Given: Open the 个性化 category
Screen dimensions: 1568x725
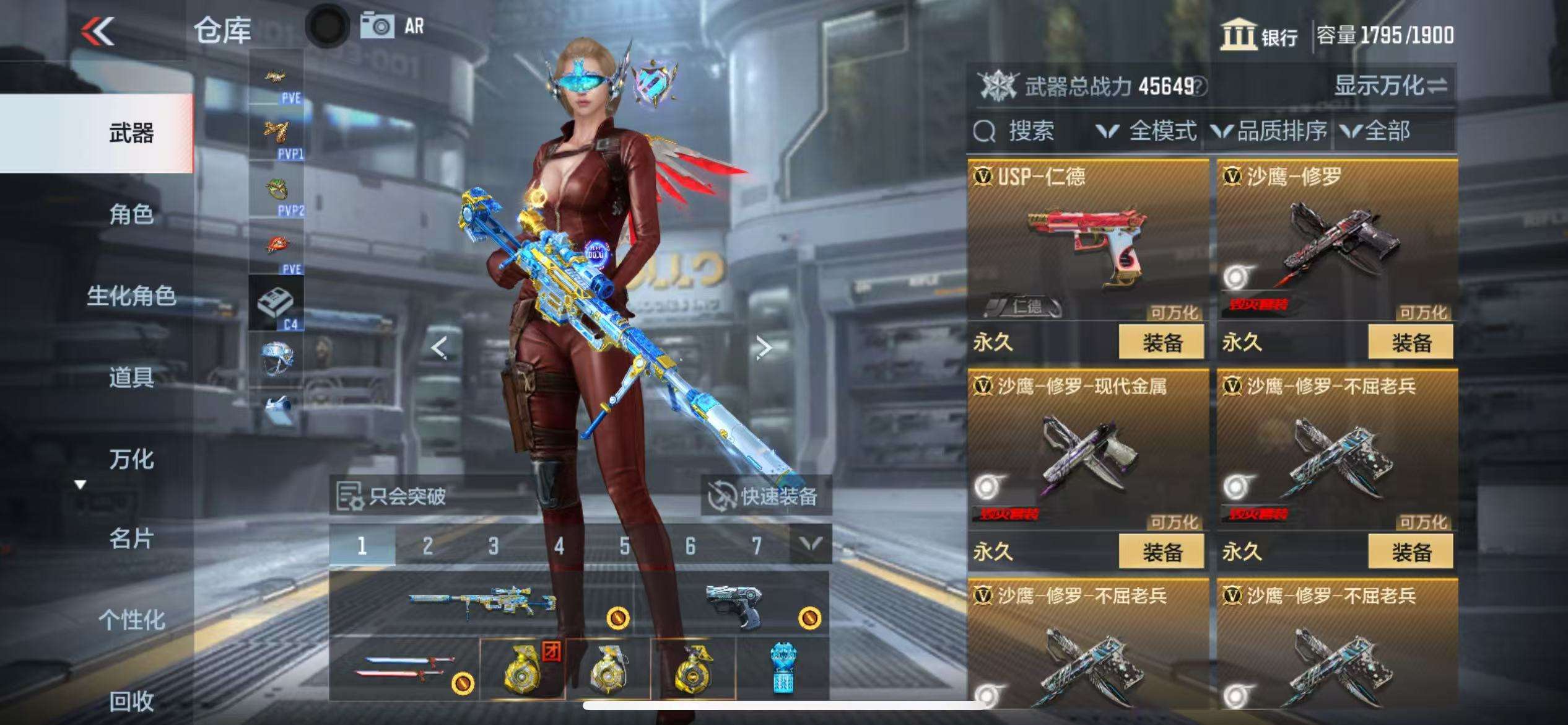Looking at the screenshot, I should click(131, 620).
